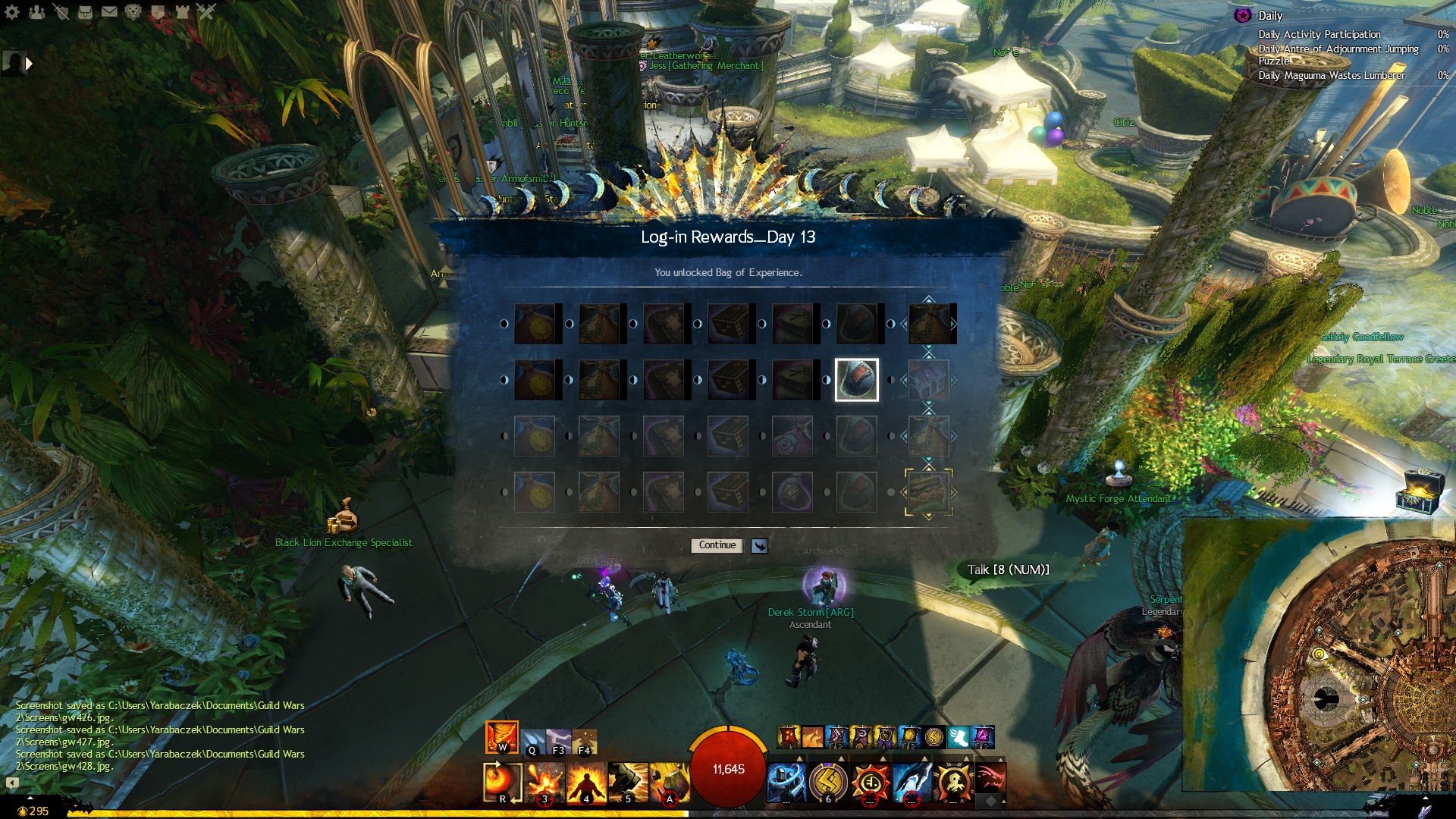Screen dimensions: 1456x819
Task: Open the game menu gear icon
Action: coord(12,11)
